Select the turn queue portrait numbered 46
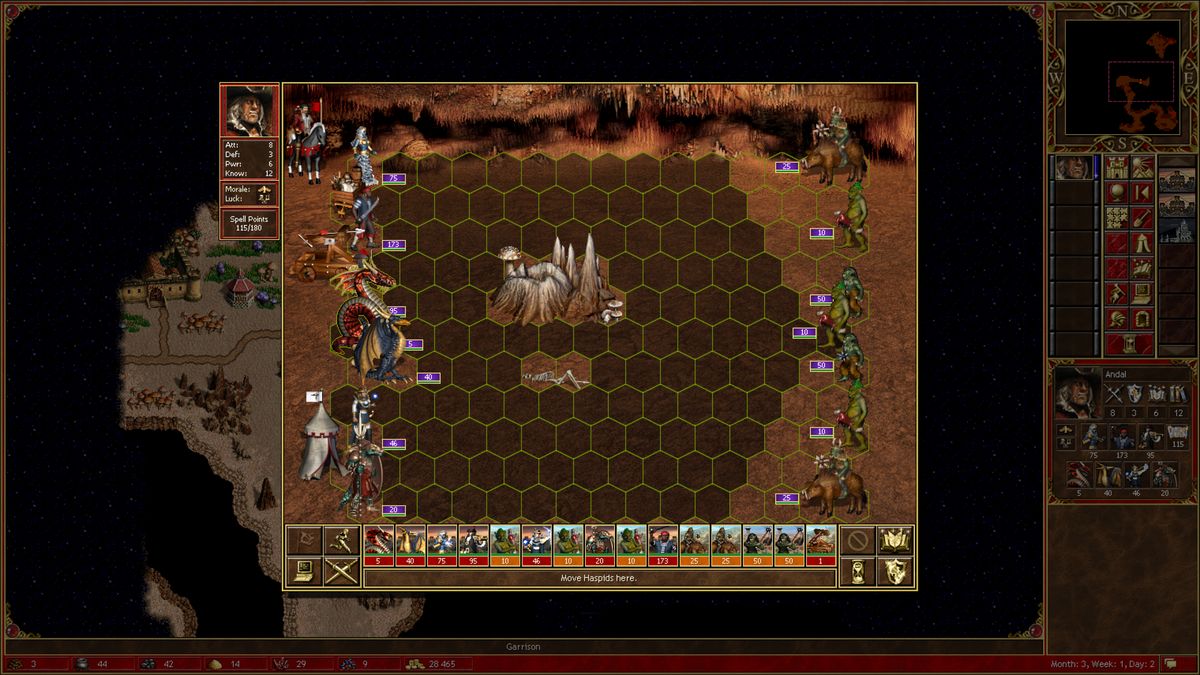The image size is (1200, 675). click(x=537, y=546)
